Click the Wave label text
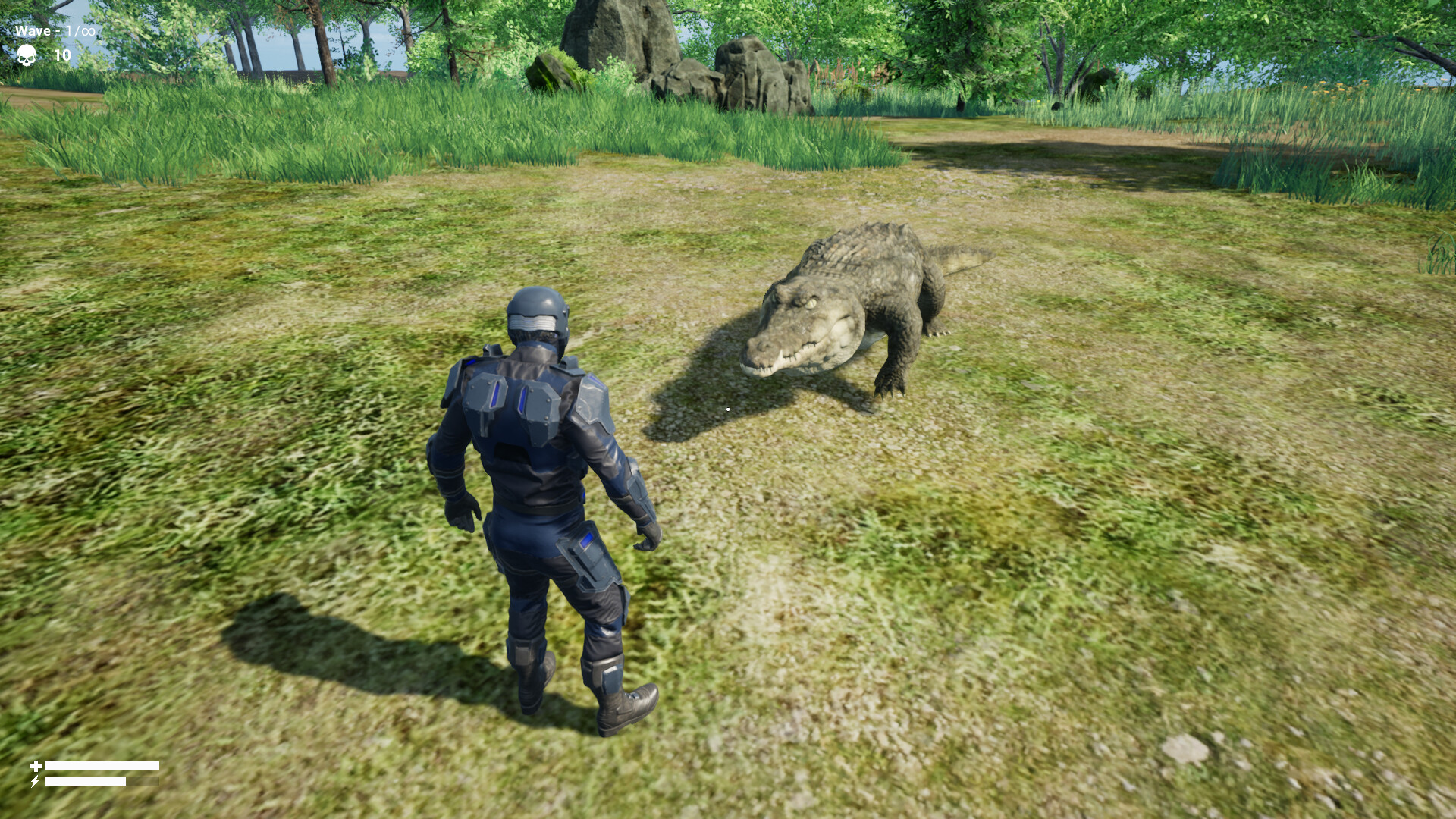Image resolution: width=1456 pixels, height=819 pixels. click(x=32, y=32)
